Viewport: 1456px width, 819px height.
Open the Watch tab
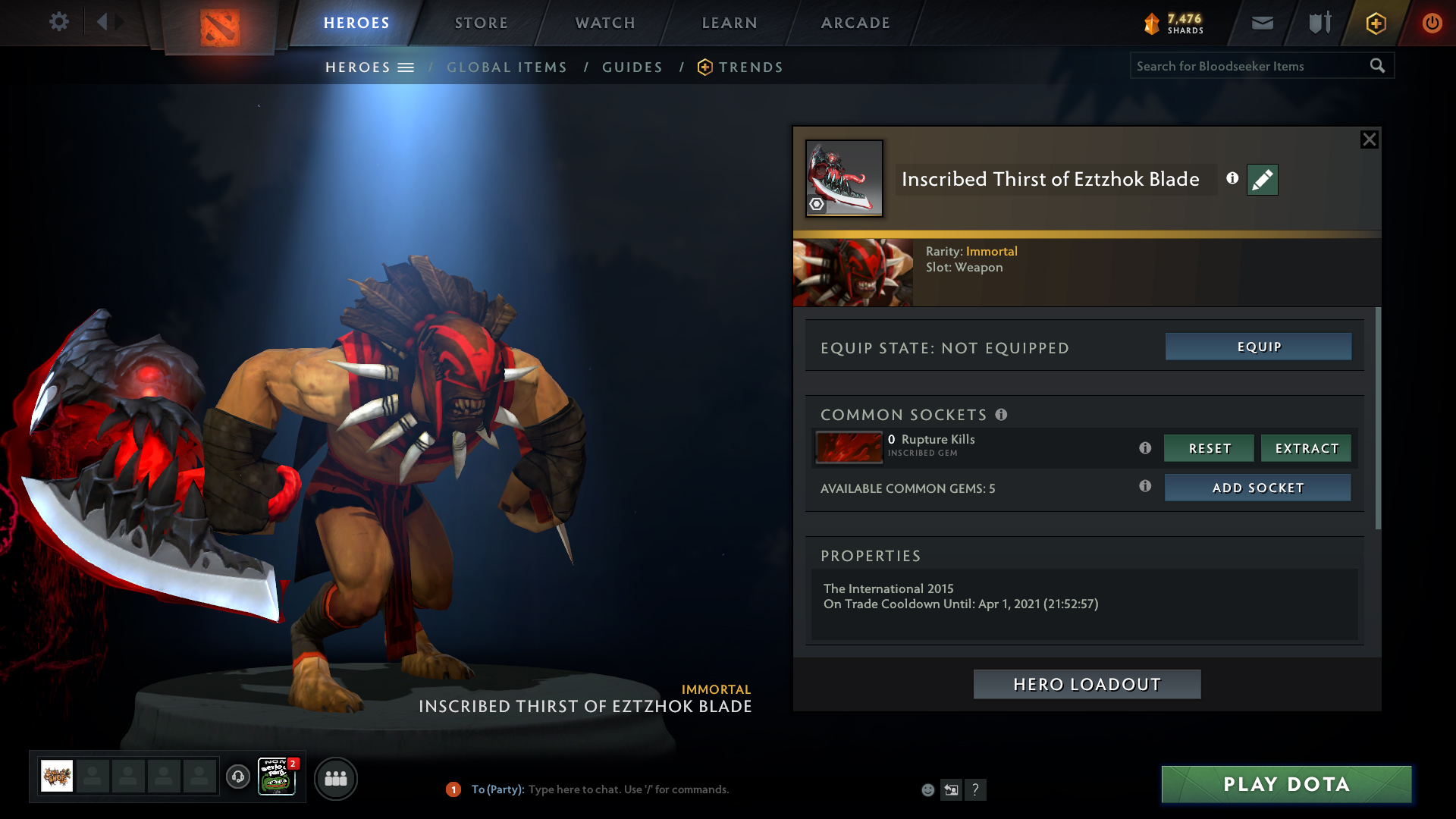pyautogui.click(x=605, y=23)
